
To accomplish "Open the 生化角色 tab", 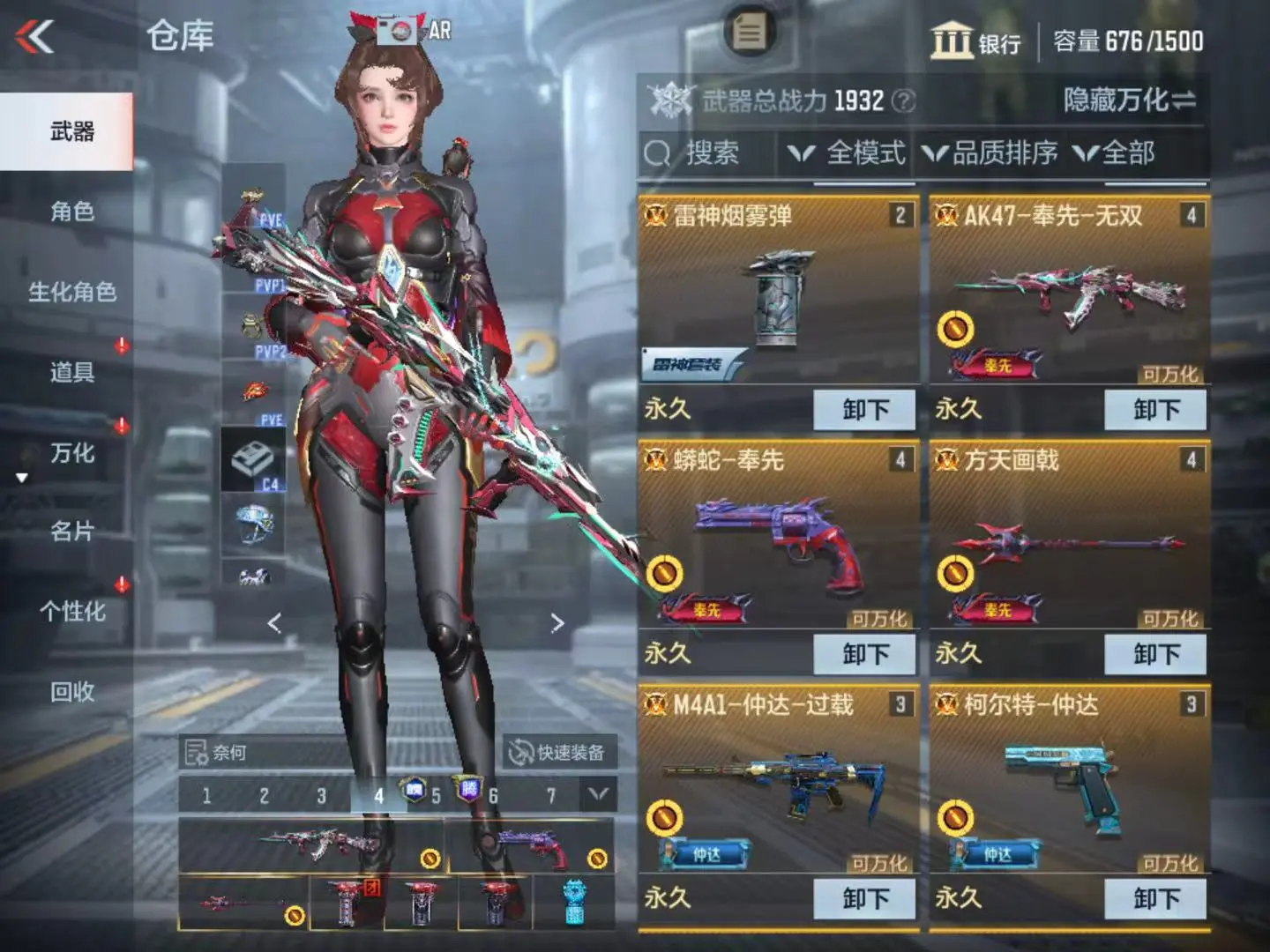I will point(71,292).
